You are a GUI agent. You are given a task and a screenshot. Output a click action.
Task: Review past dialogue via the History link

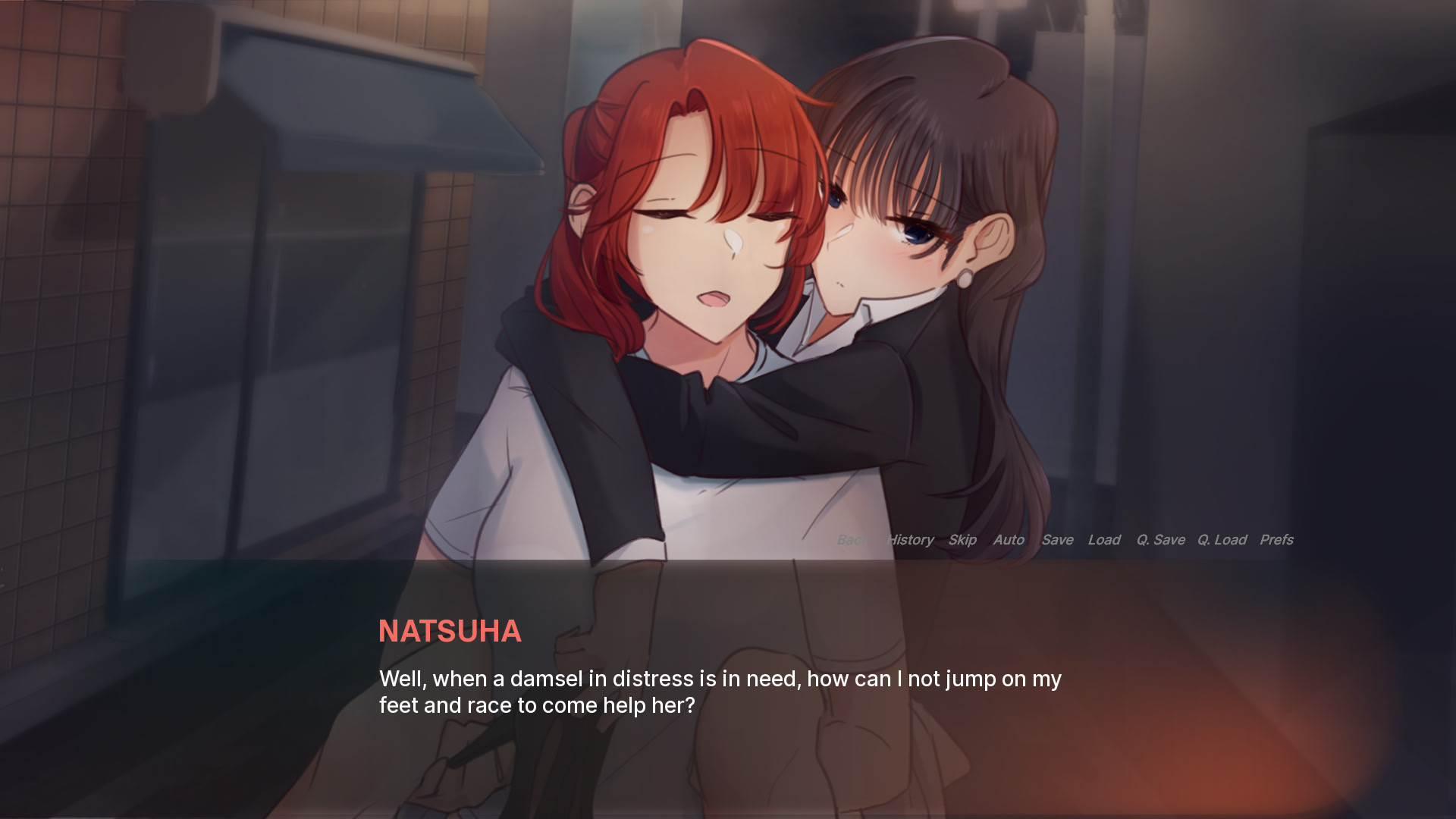click(x=910, y=540)
